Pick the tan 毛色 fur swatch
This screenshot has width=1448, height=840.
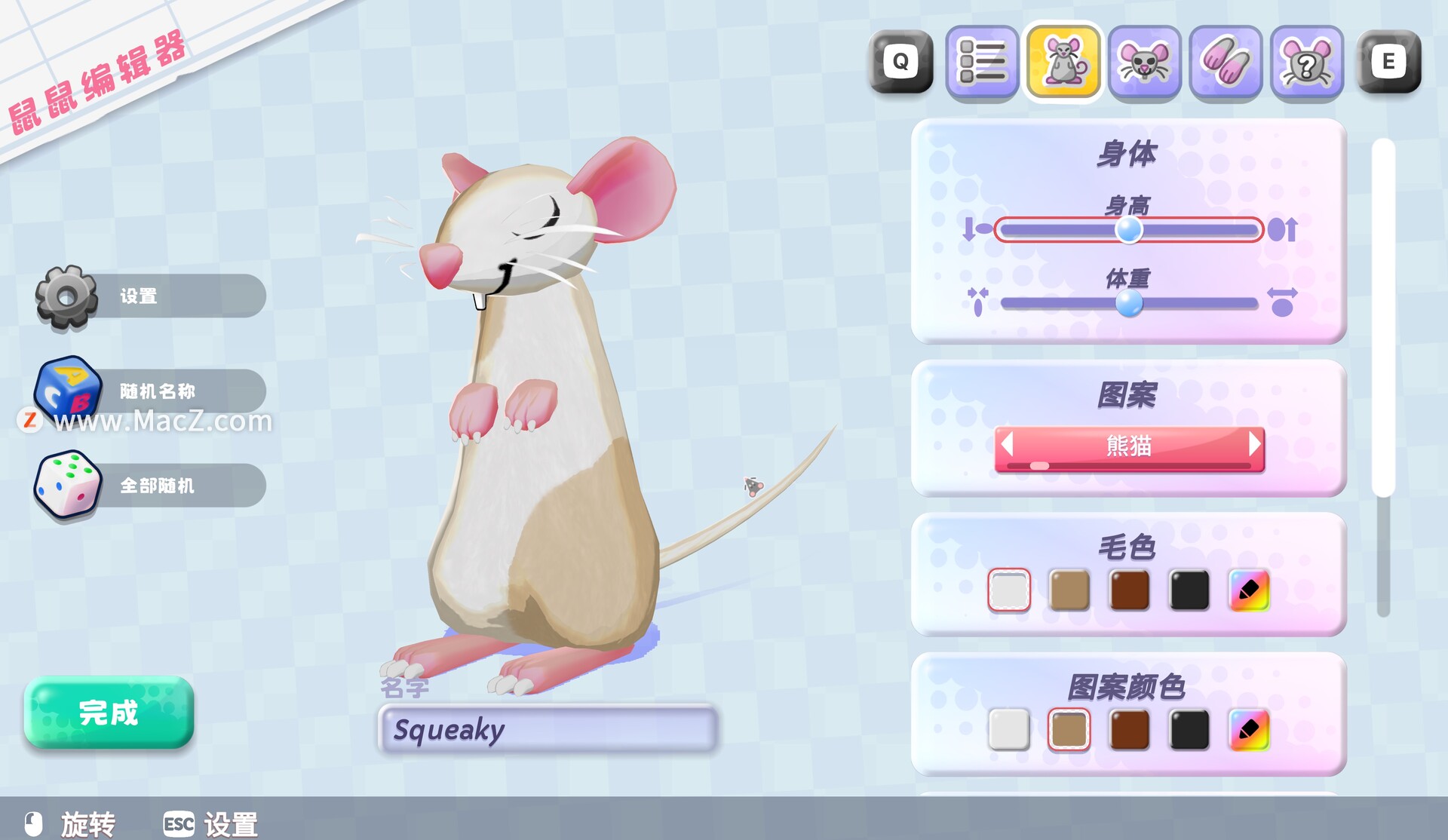(x=1069, y=590)
